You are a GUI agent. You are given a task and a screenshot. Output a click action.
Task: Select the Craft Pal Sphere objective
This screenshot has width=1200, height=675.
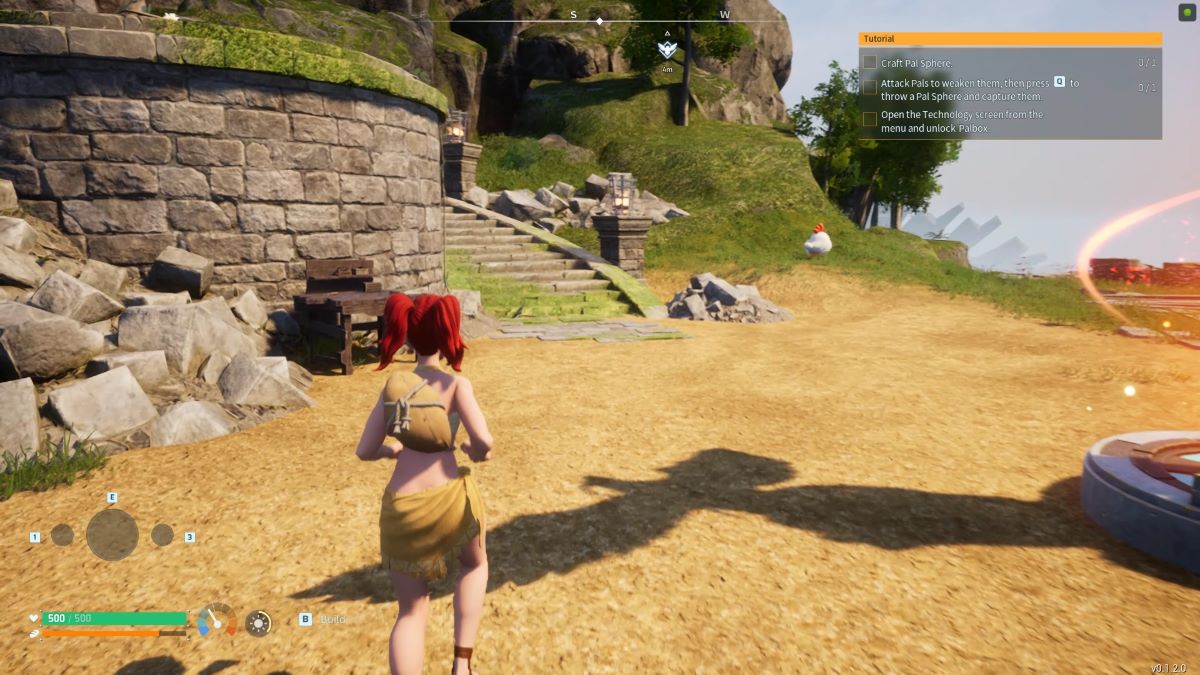(916, 63)
